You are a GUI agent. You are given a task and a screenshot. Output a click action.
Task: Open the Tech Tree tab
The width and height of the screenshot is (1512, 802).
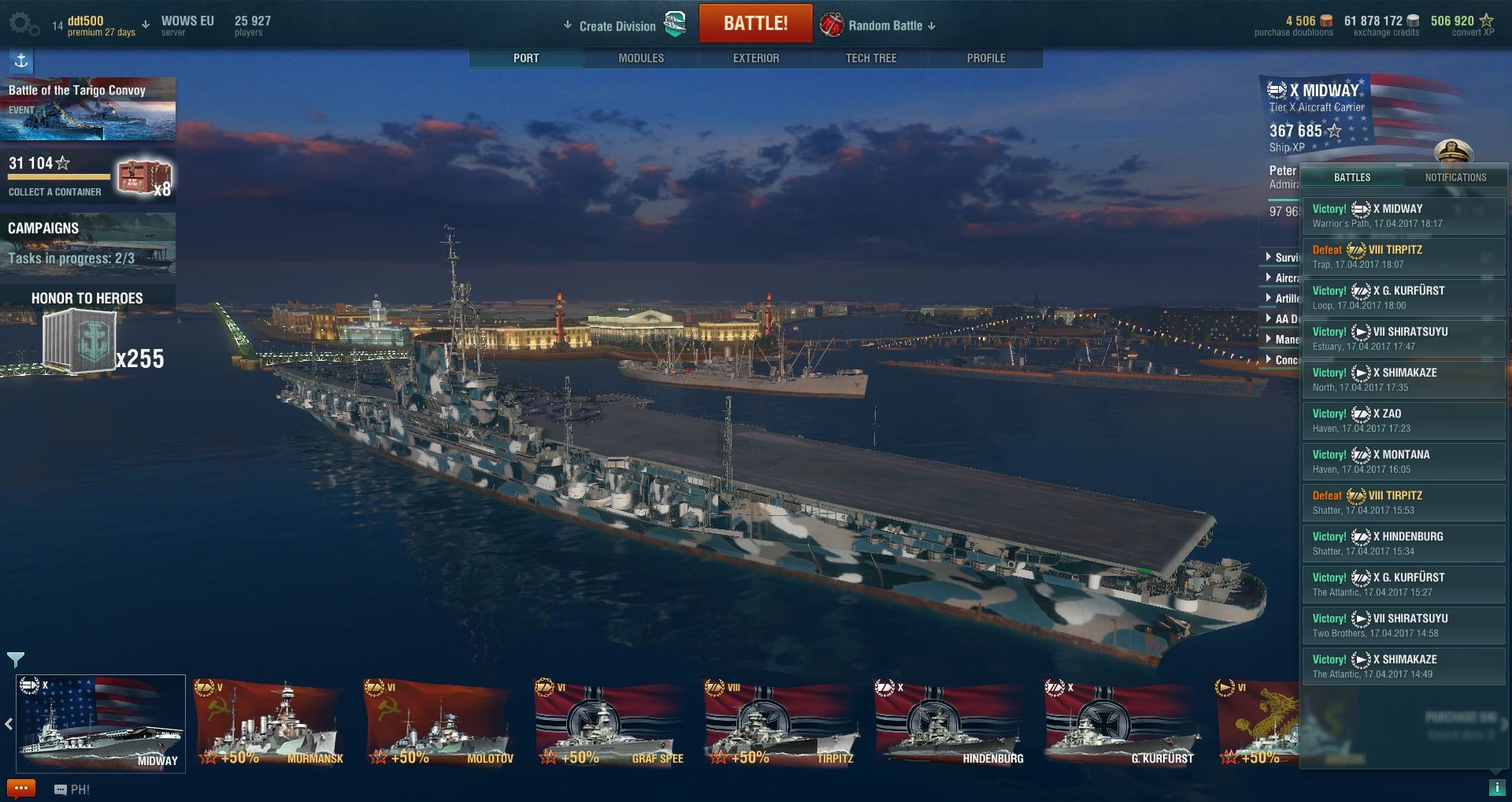coord(871,58)
